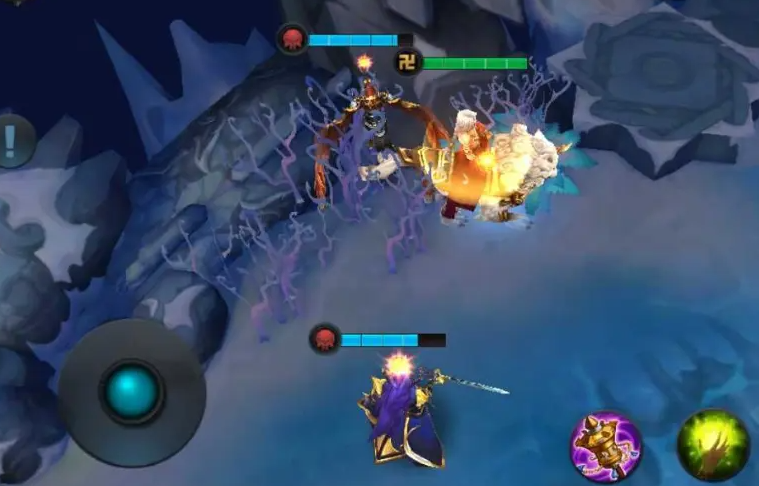This screenshot has width=759, height=486.
Task: Activate the golden lantern skill
Action: click(x=606, y=447)
